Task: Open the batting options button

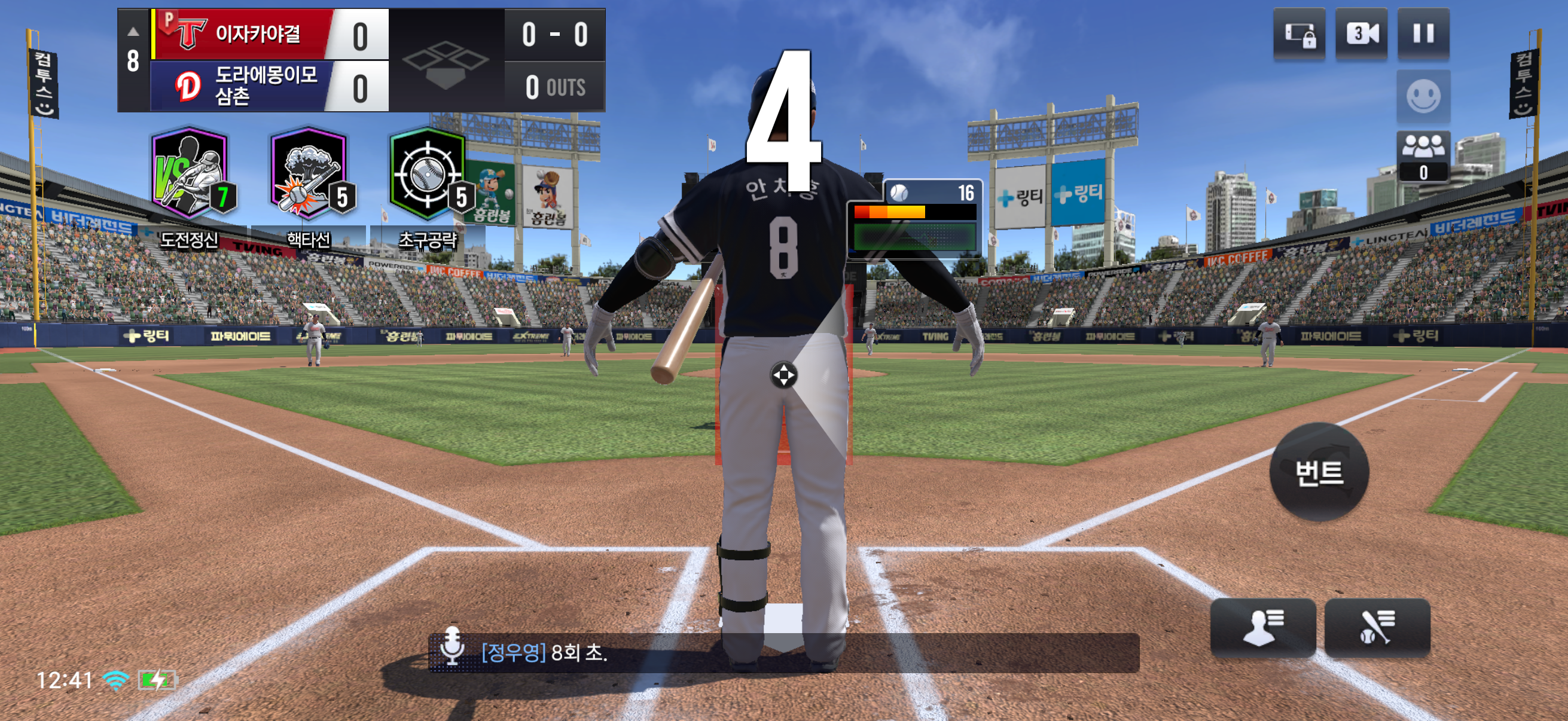Action: [1377, 627]
